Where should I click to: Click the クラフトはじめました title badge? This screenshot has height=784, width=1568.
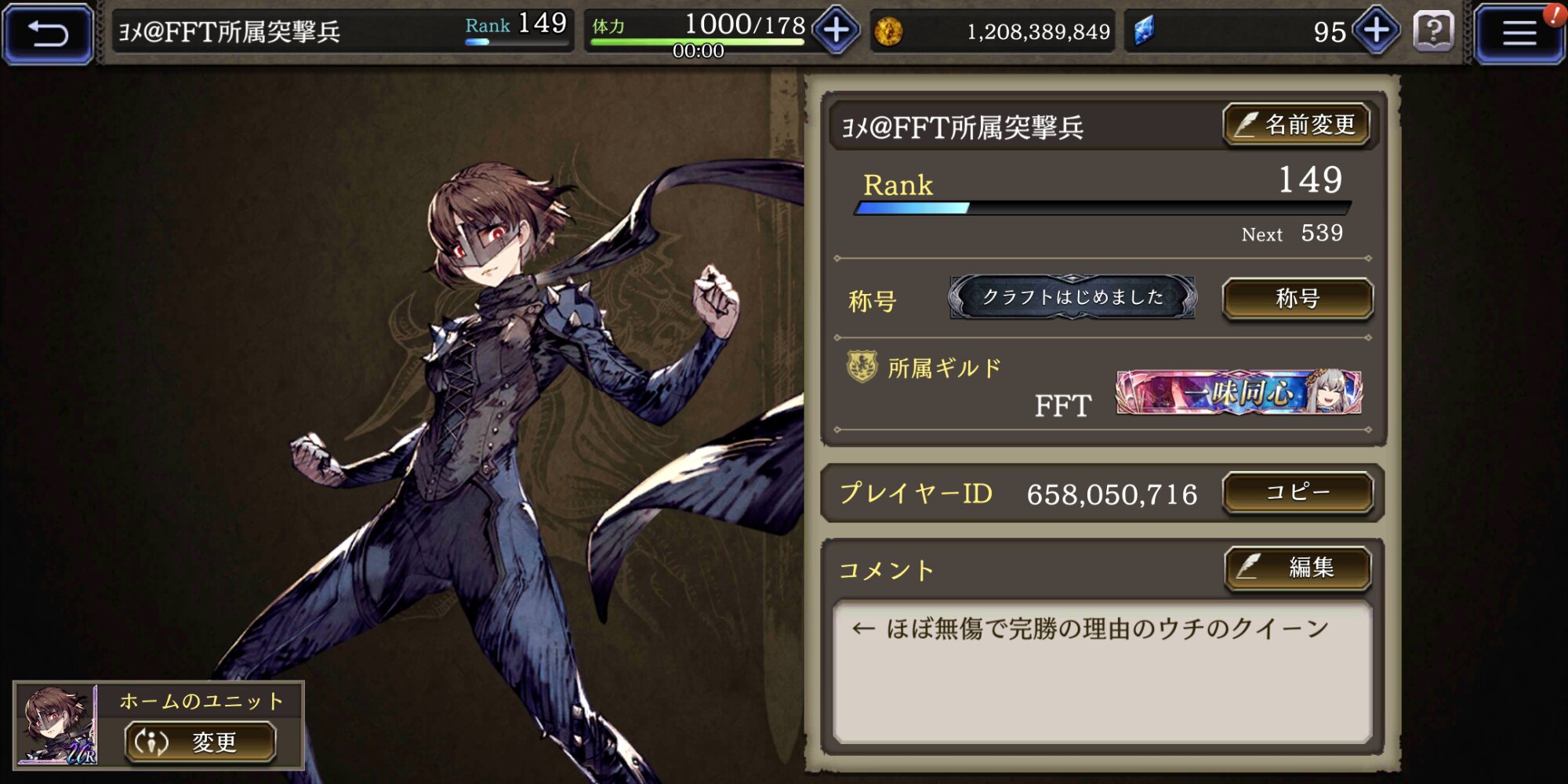pyautogui.click(x=1073, y=297)
